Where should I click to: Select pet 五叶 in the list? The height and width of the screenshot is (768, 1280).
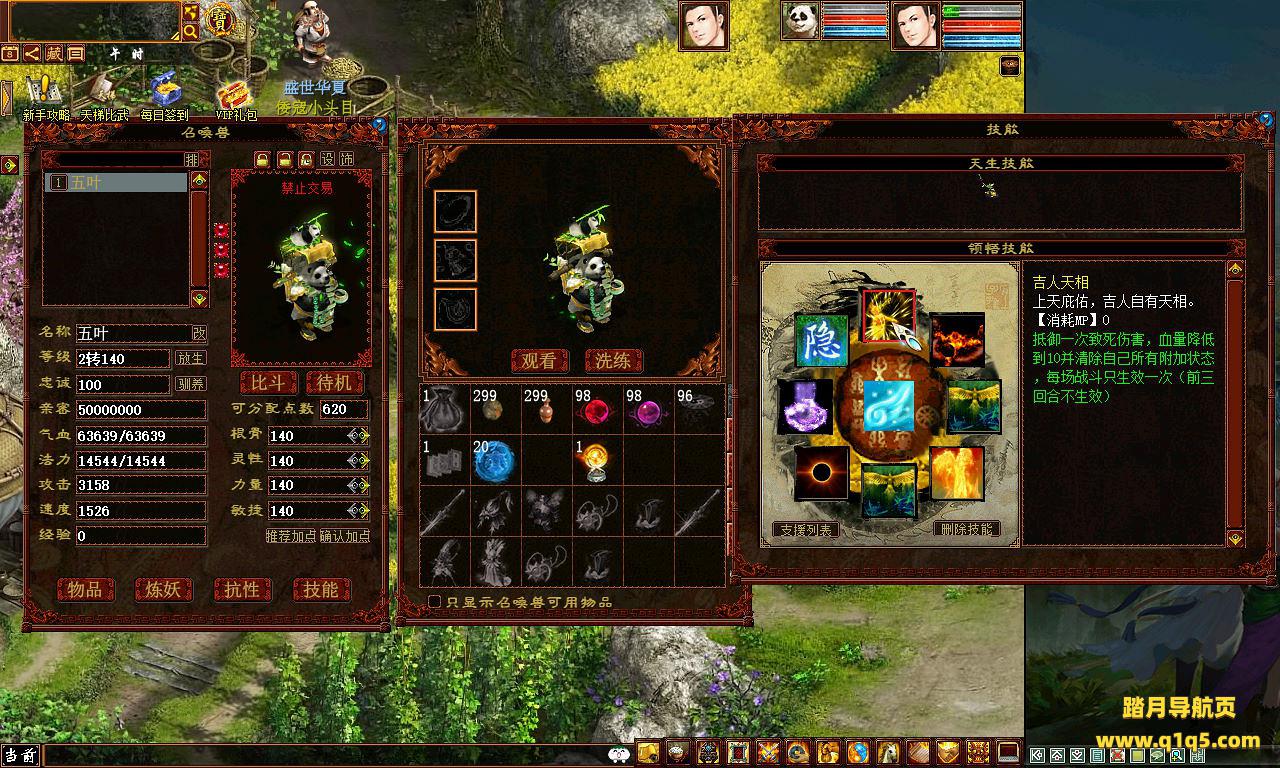[116, 183]
